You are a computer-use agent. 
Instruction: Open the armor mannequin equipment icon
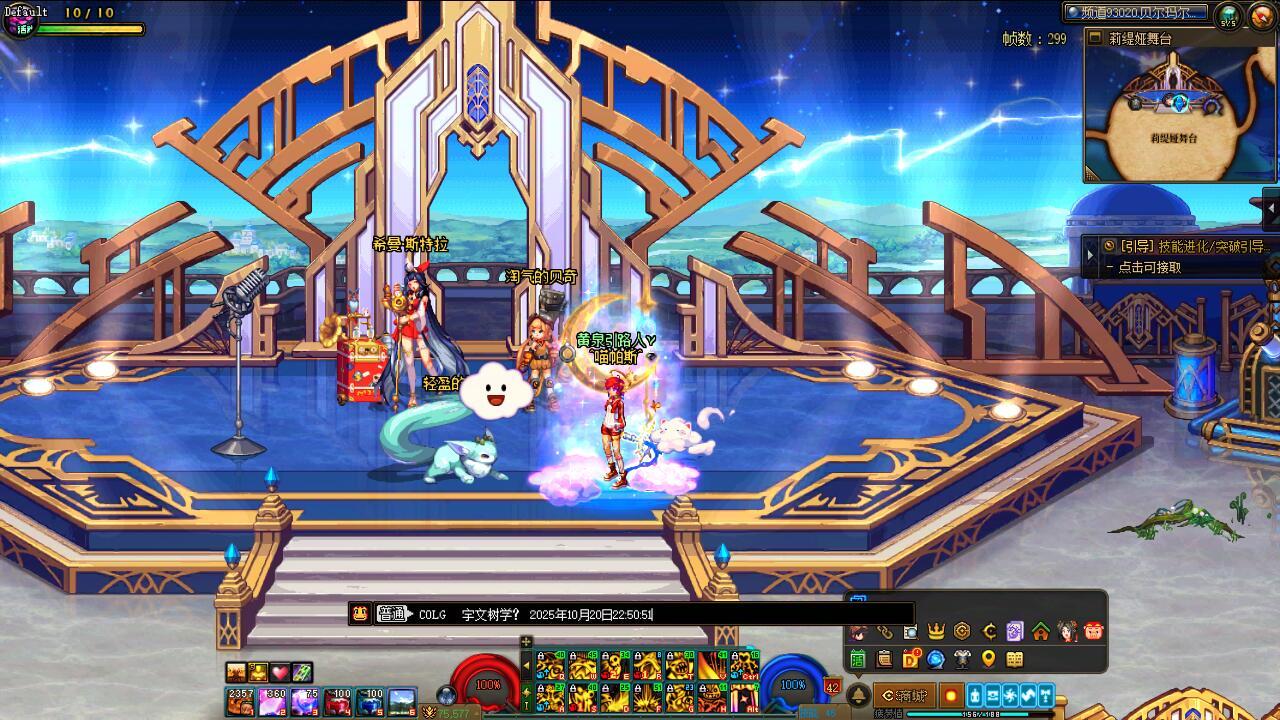tap(962, 659)
